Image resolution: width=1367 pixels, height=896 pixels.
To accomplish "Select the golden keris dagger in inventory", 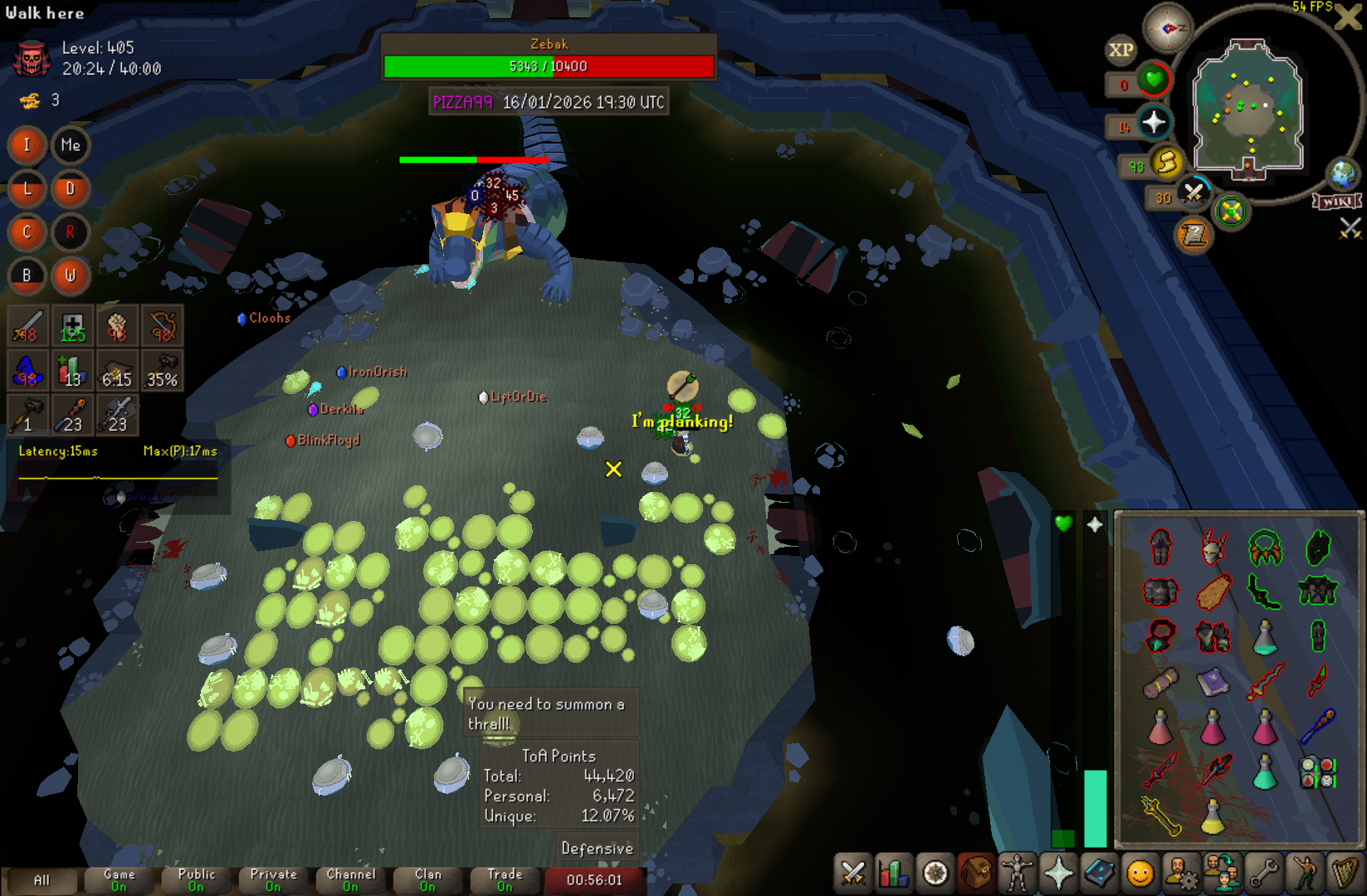I will click(1160, 816).
